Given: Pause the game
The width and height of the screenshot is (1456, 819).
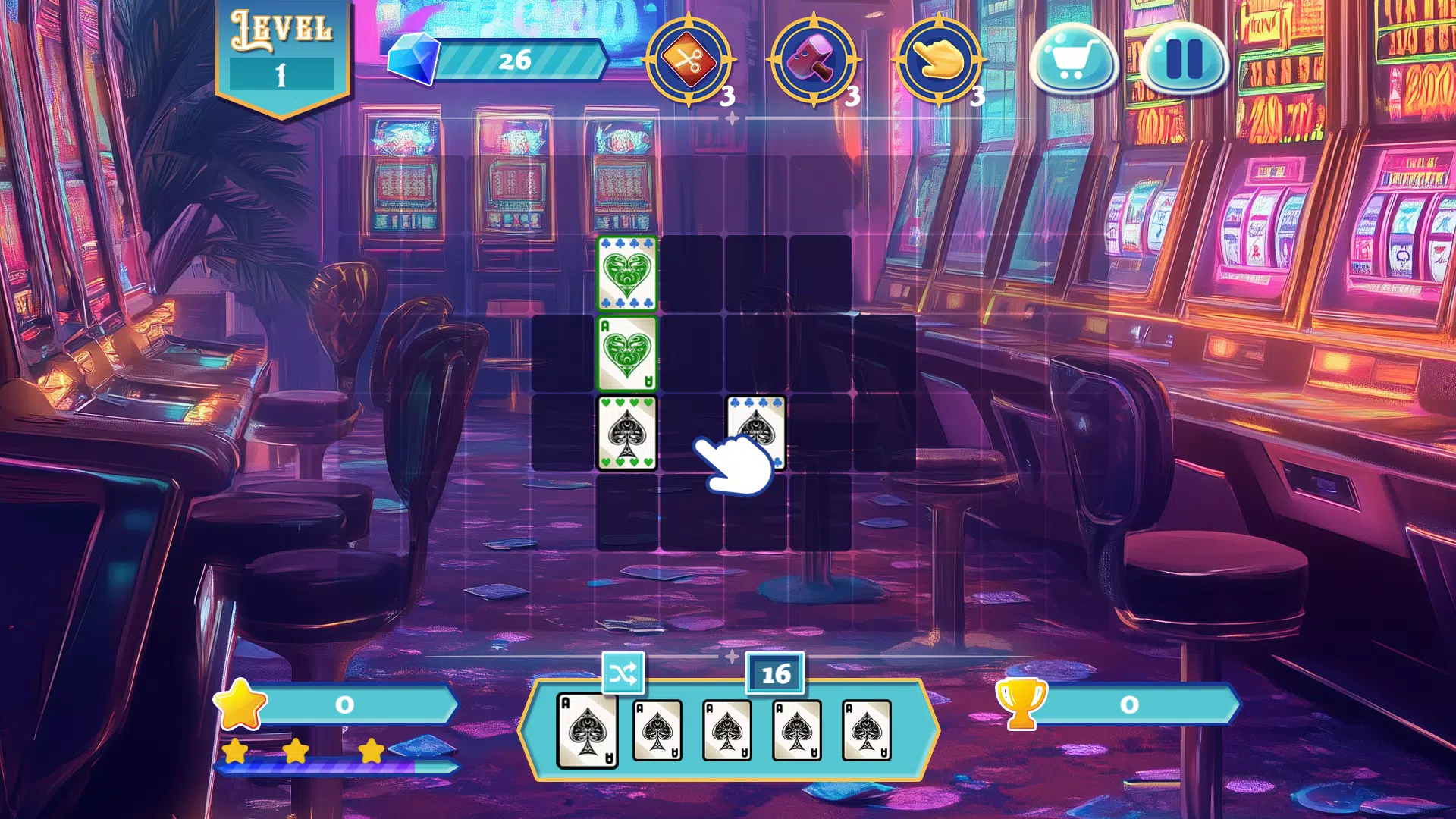Looking at the screenshot, I should 1184,59.
